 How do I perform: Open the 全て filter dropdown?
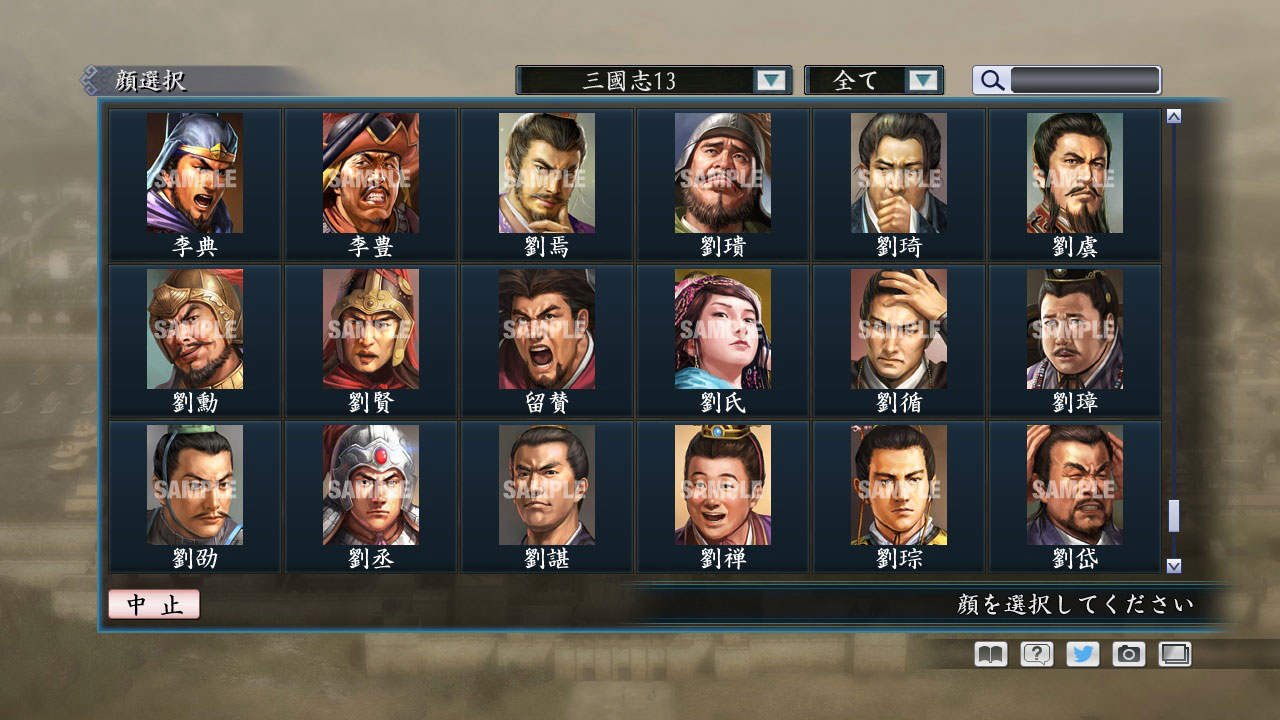874,80
